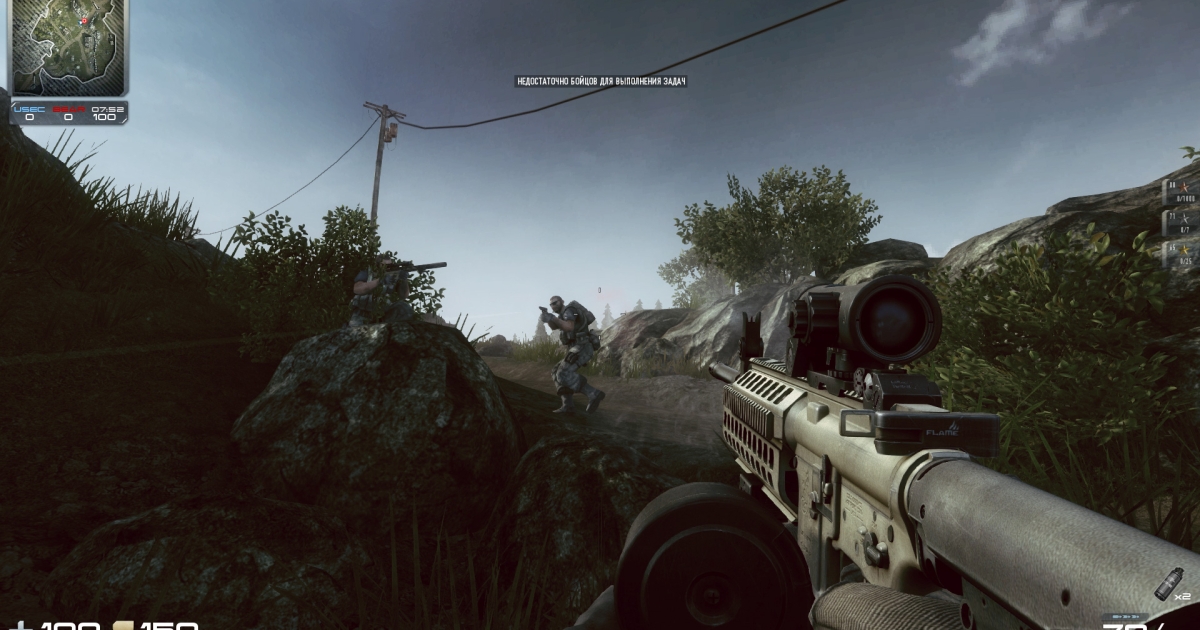Viewport: 1200px width, 630px height.
Task: Select the red player marker on the minimap
Action: pos(84,21)
